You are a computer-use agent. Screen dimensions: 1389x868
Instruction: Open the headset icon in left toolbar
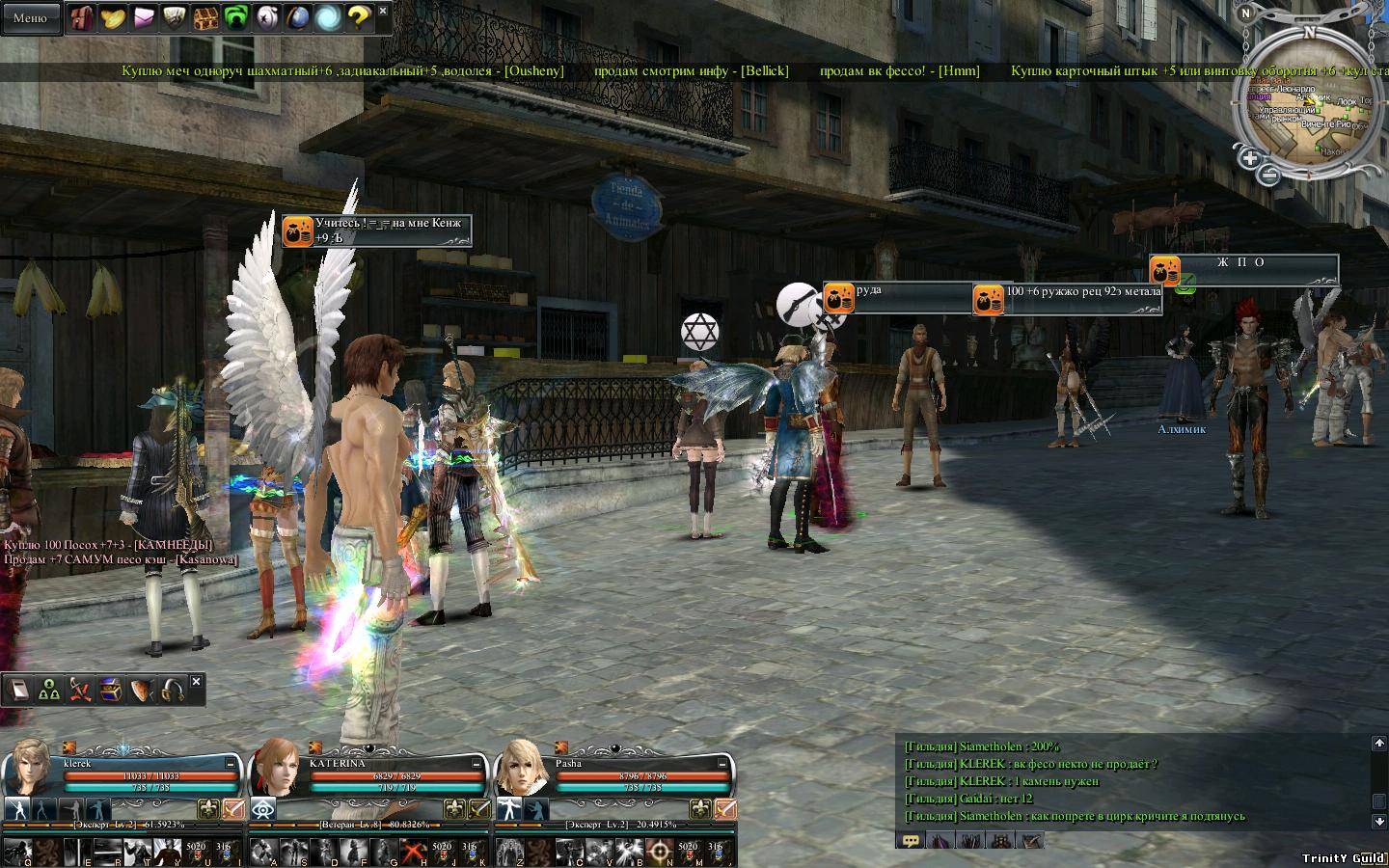click(173, 691)
